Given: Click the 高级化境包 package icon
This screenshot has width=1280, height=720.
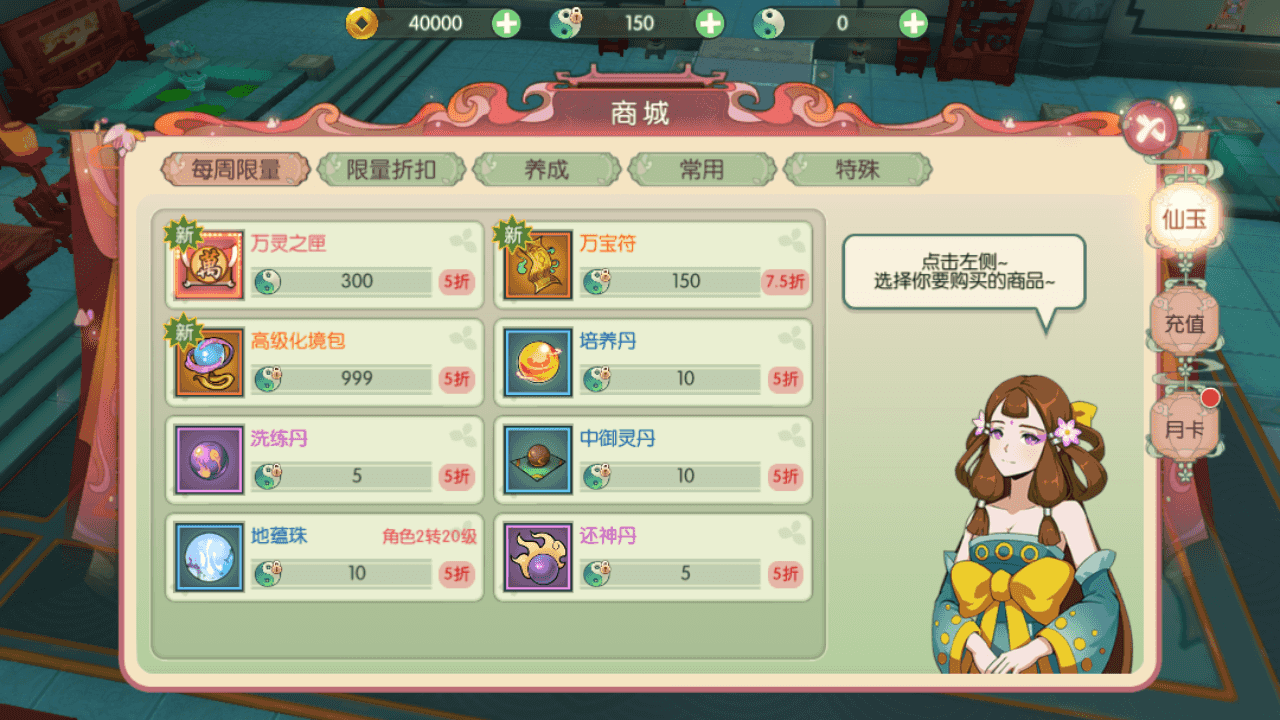Looking at the screenshot, I should pos(208,362).
